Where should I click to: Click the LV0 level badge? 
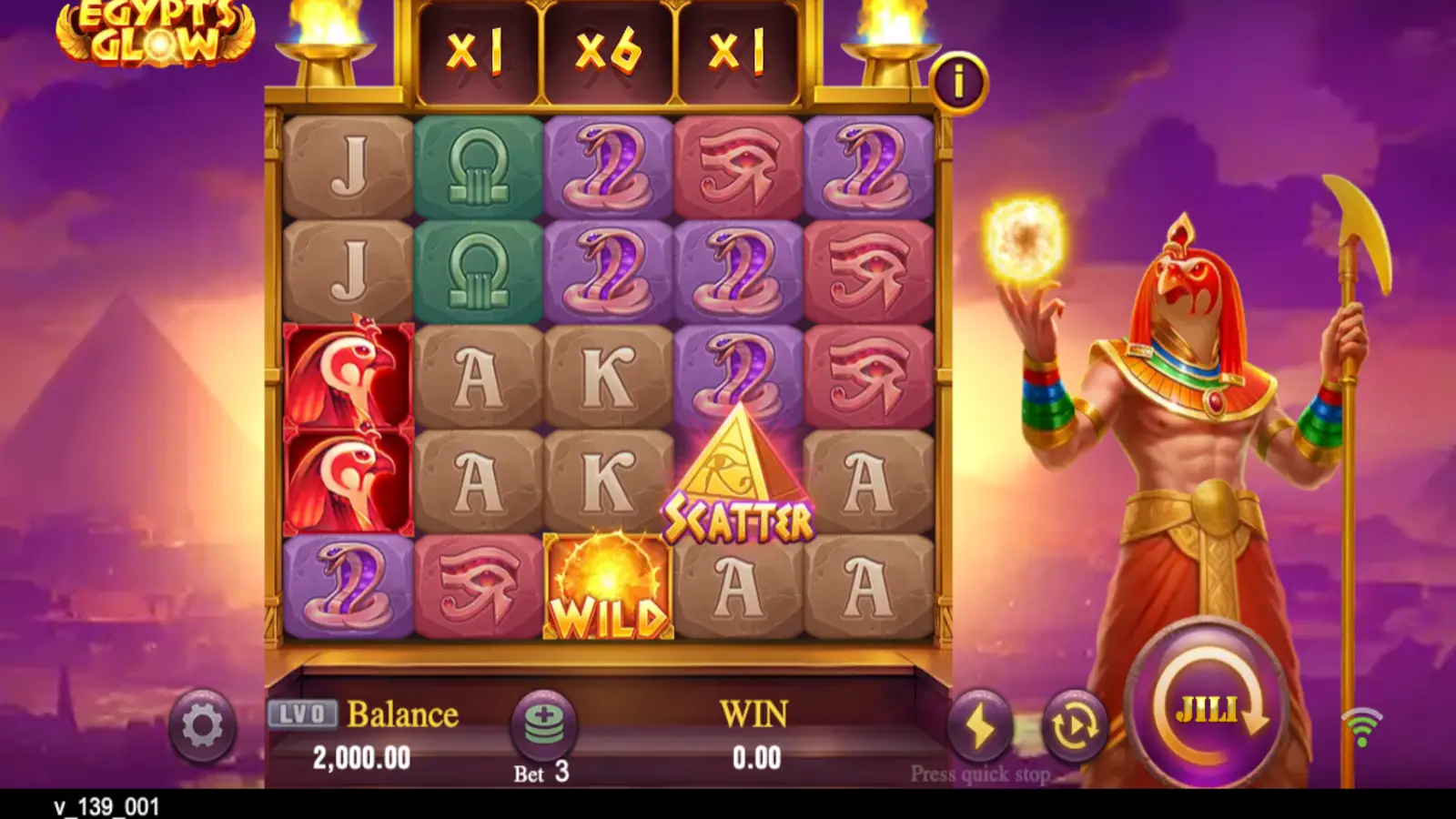tap(300, 714)
